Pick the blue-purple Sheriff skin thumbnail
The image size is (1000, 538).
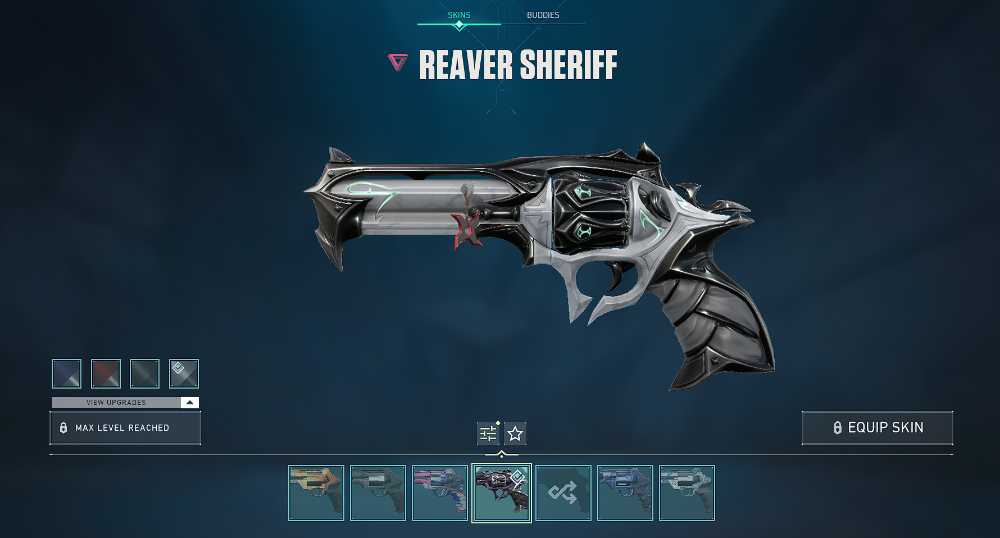pos(625,493)
